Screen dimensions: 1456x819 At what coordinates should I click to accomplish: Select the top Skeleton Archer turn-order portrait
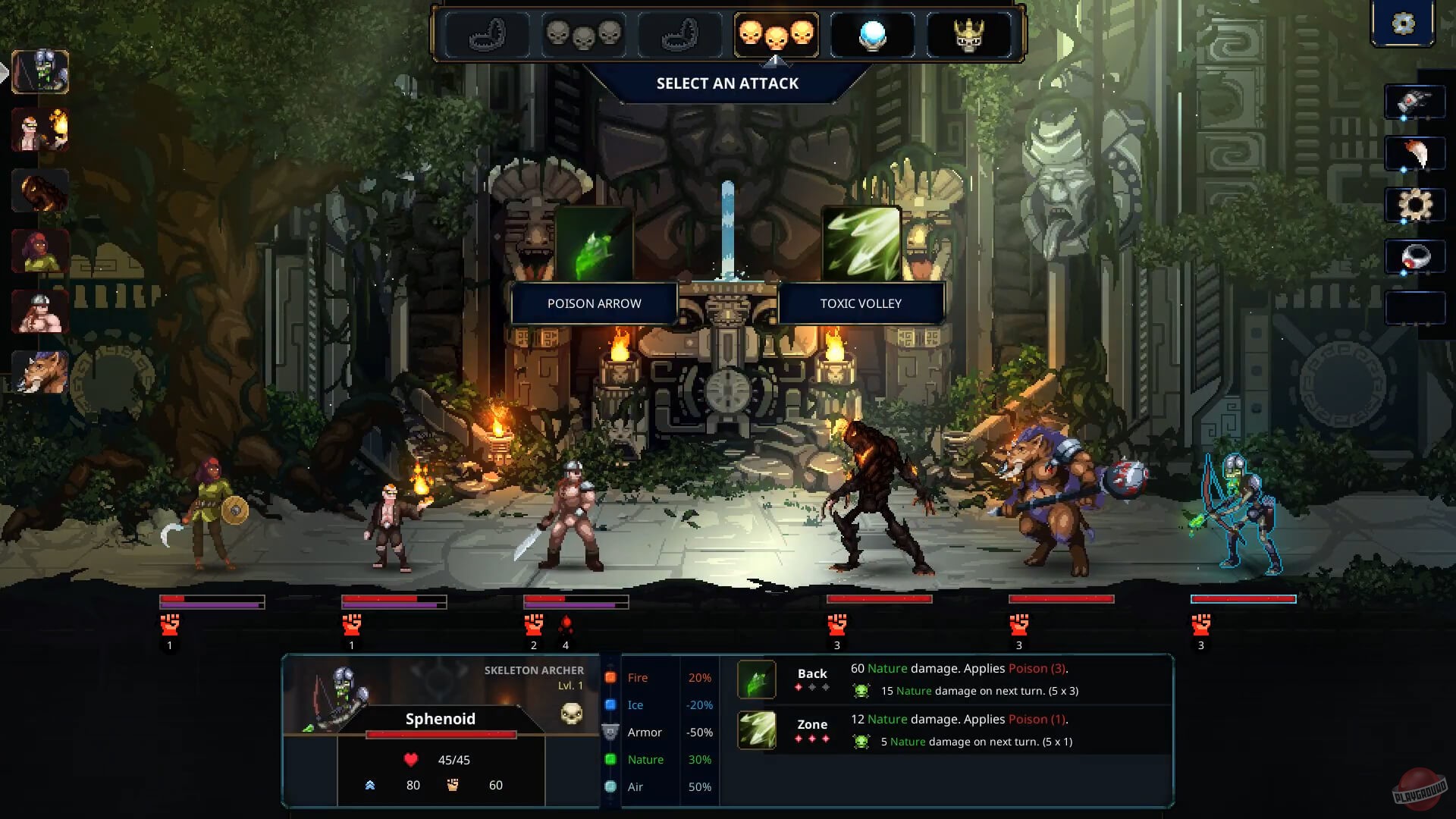pos(40,72)
